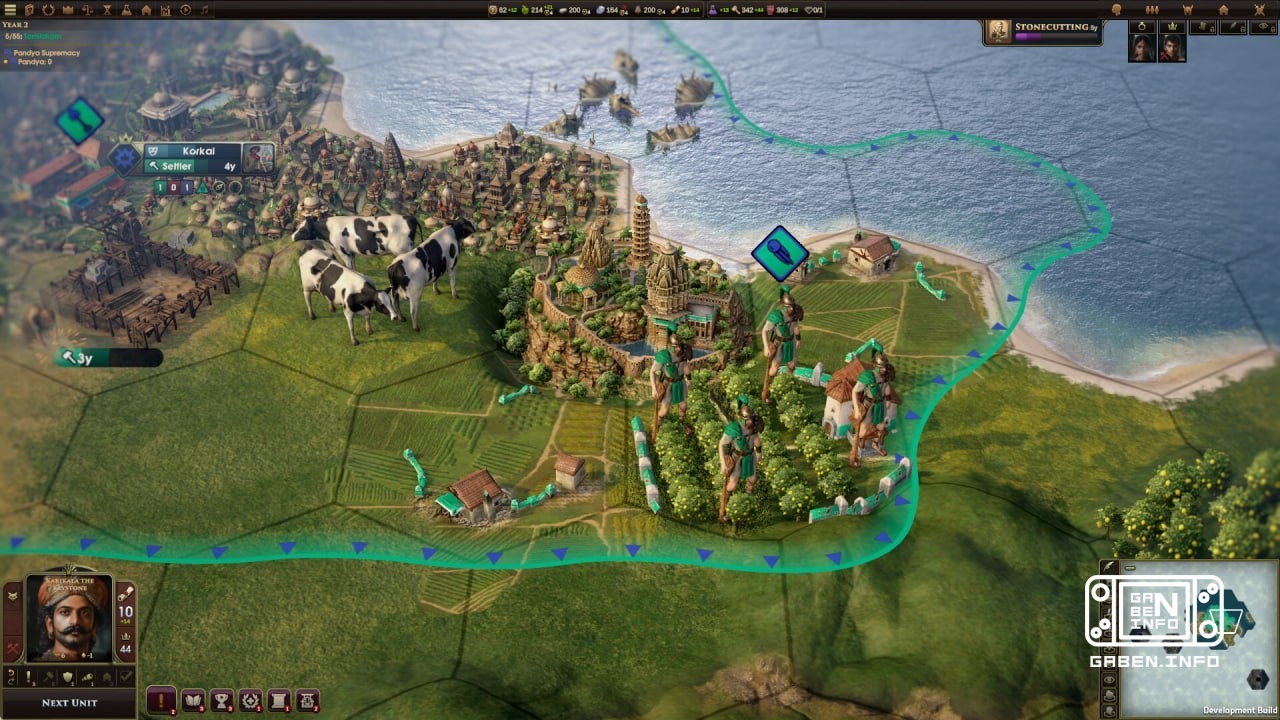Mark unit done using the checkmark icon
This screenshot has width=1280, height=720.
pos(126,676)
